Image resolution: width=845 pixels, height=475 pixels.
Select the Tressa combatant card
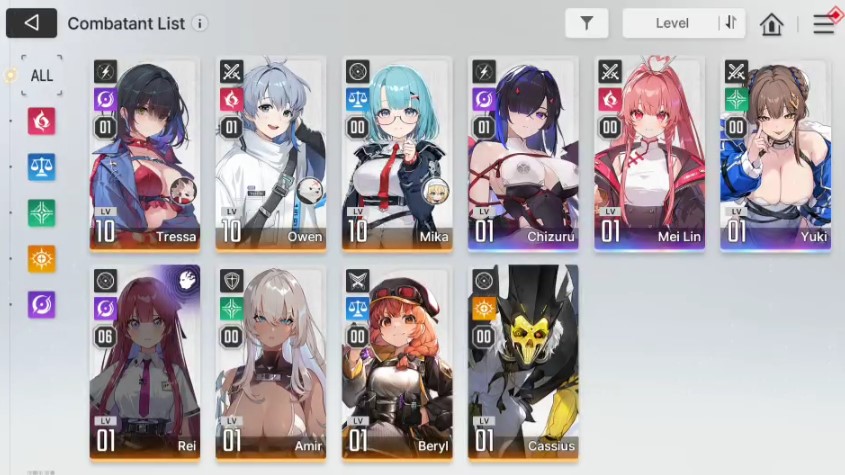click(x=145, y=153)
